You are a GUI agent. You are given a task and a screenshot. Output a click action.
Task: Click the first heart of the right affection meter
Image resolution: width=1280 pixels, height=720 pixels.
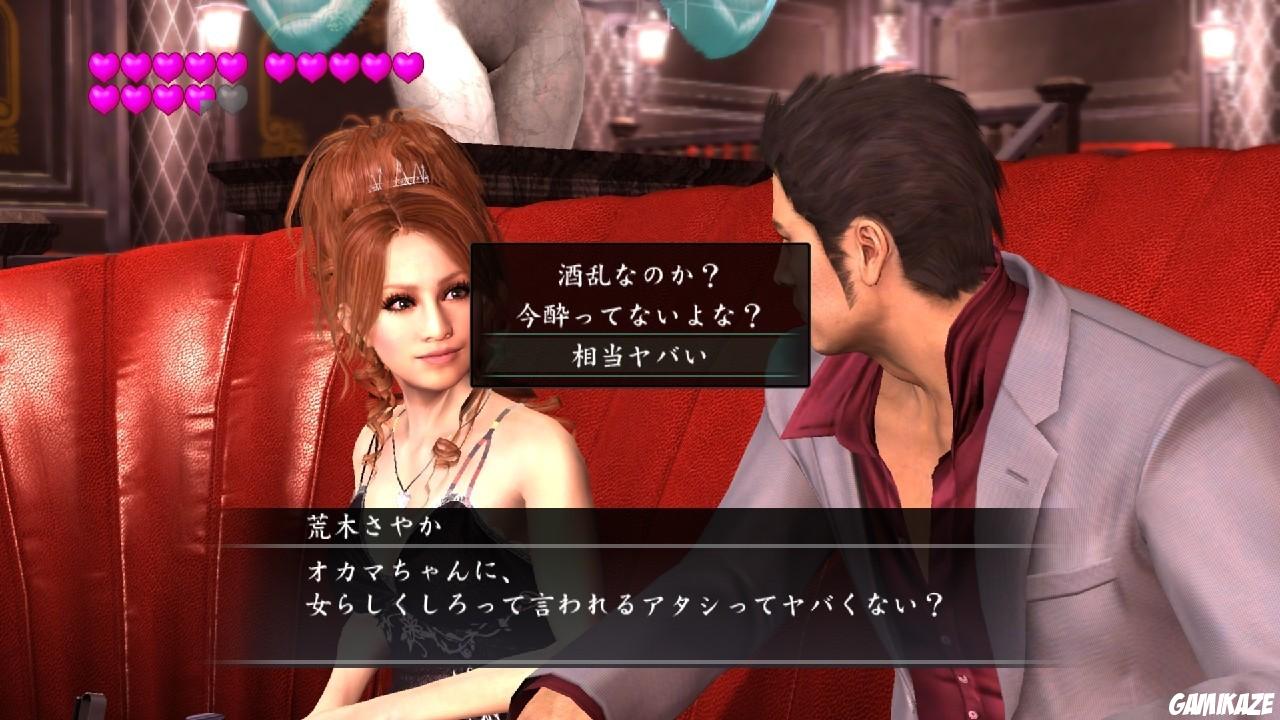tap(278, 66)
